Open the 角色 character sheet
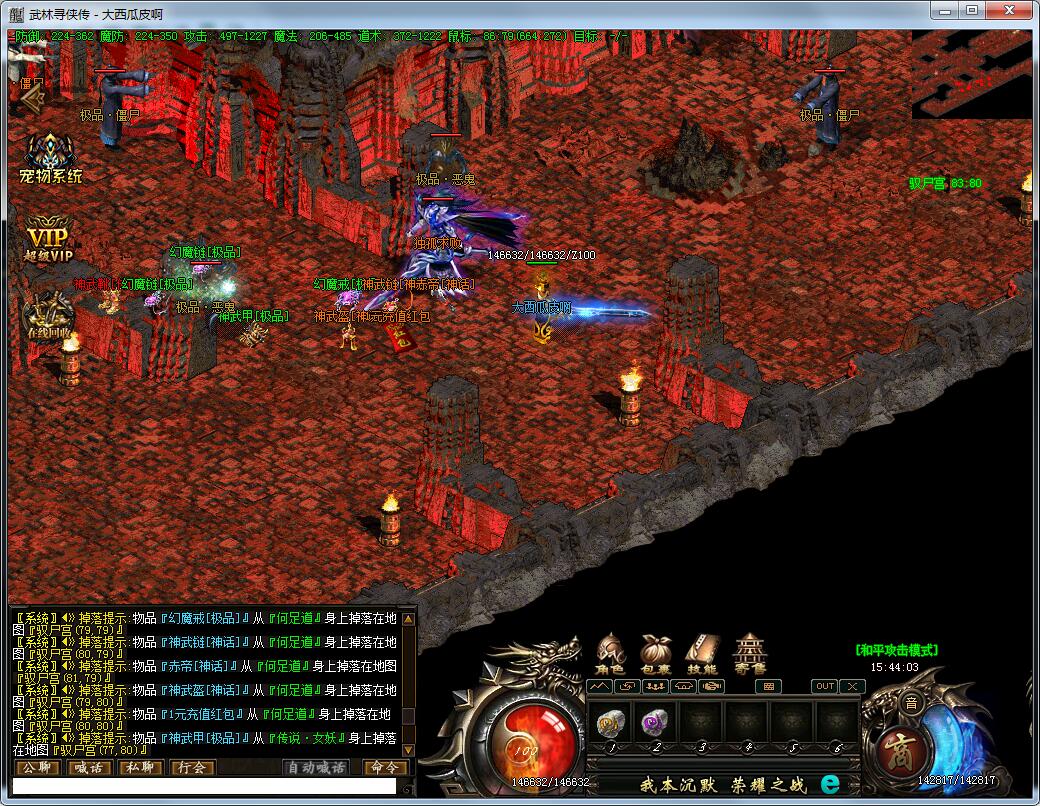This screenshot has height=806, width=1040. 612,651
